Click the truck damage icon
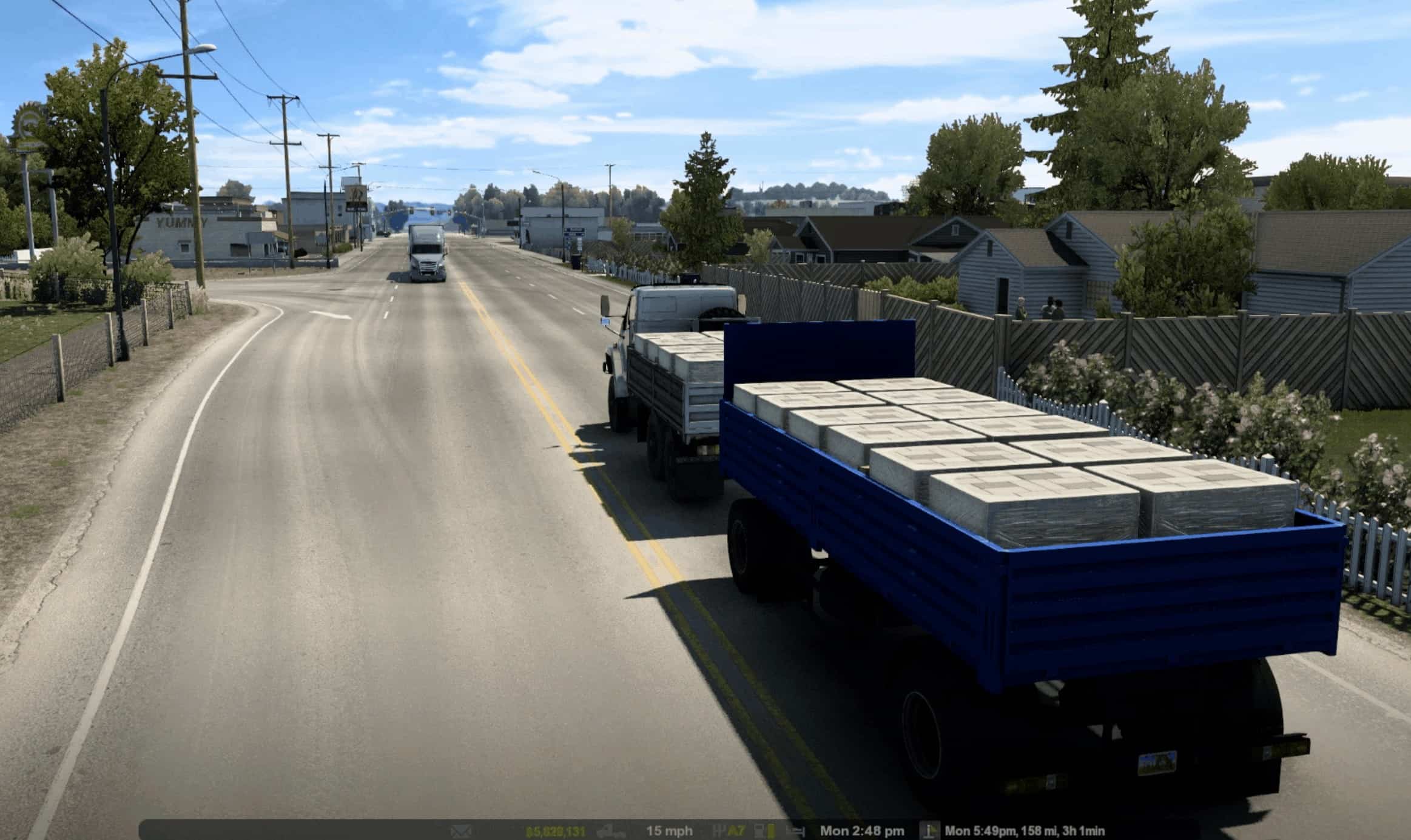1411x840 pixels. [x=611, y=831]
